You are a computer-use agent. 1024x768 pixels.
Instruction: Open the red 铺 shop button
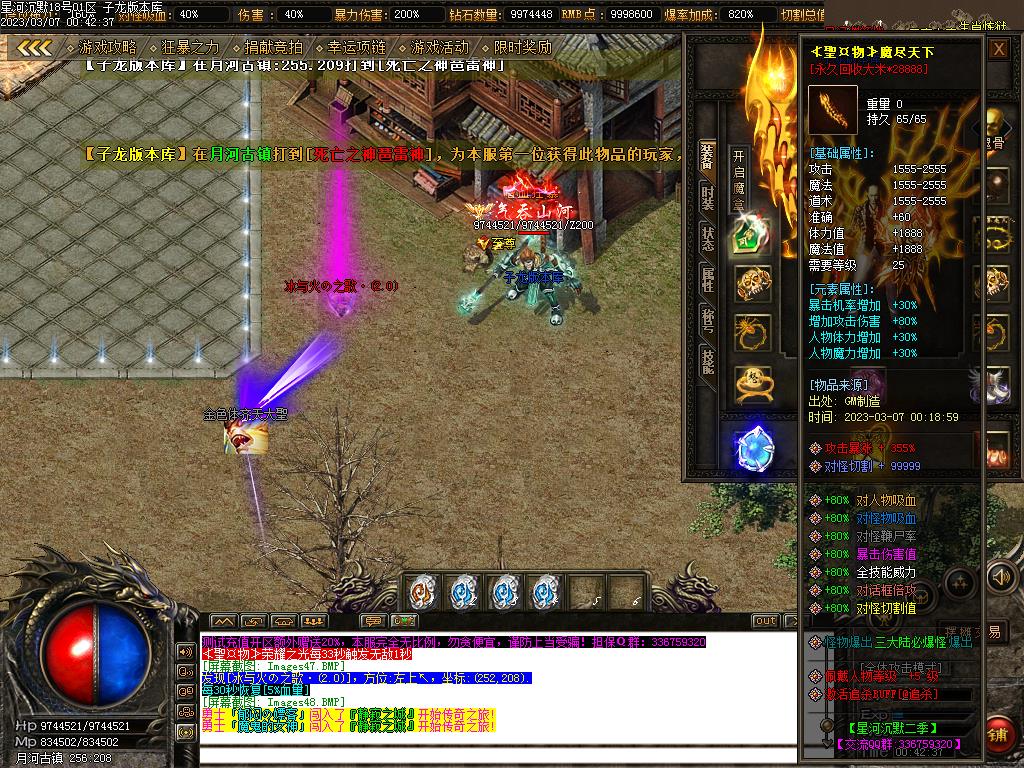(x=999, y=734)
